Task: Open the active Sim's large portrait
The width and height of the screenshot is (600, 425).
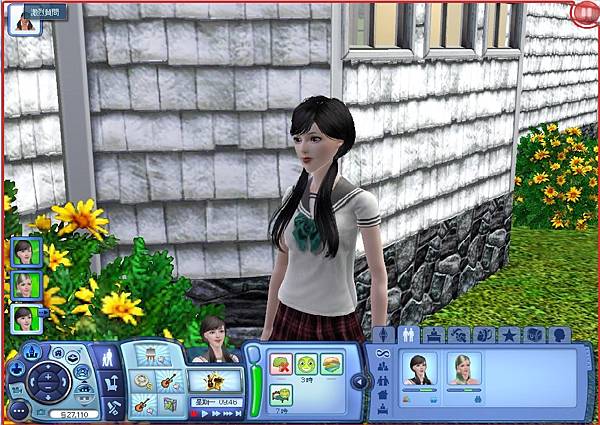Action: tap(214, 340)
